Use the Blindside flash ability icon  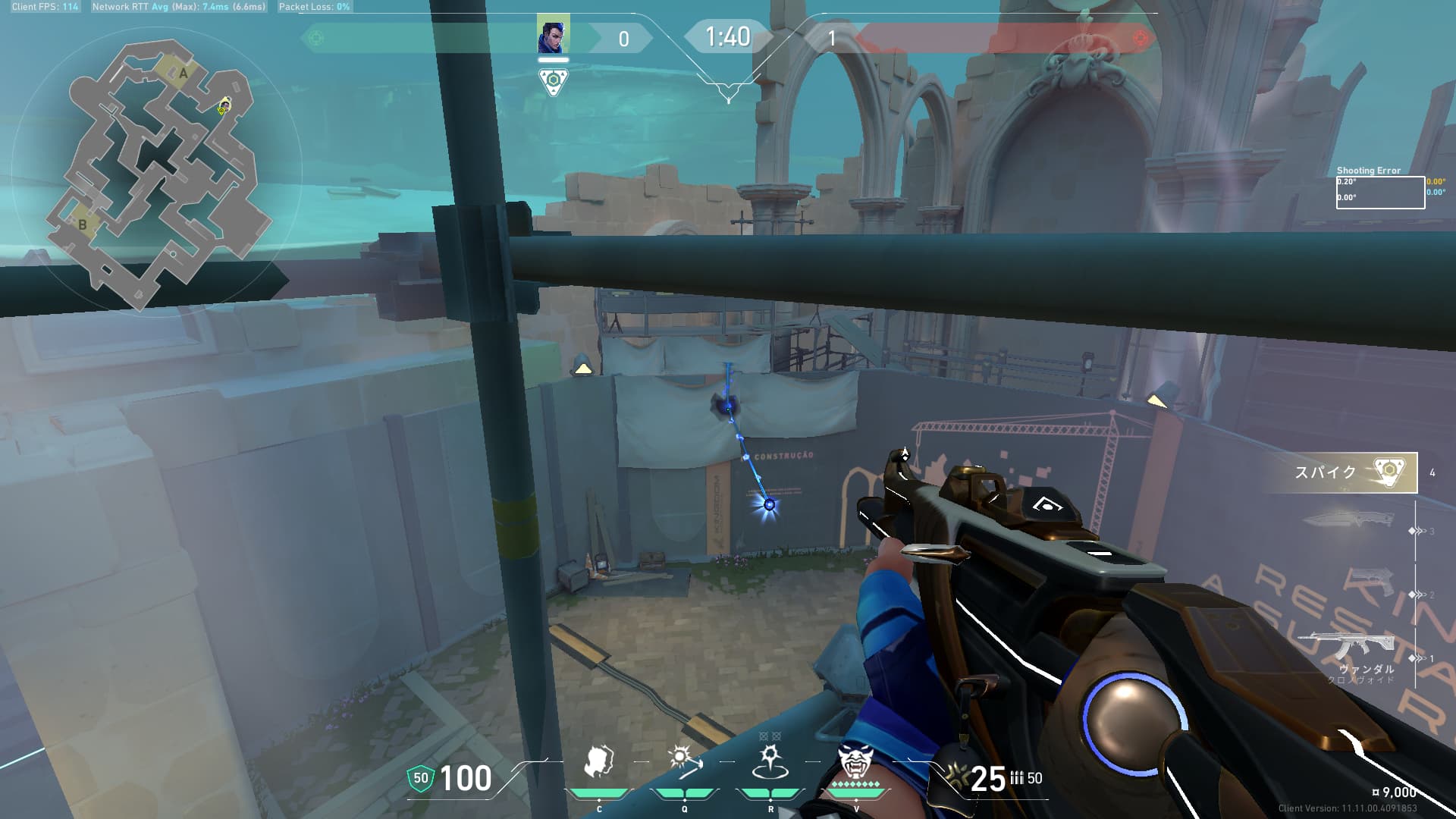pos(684,762)
